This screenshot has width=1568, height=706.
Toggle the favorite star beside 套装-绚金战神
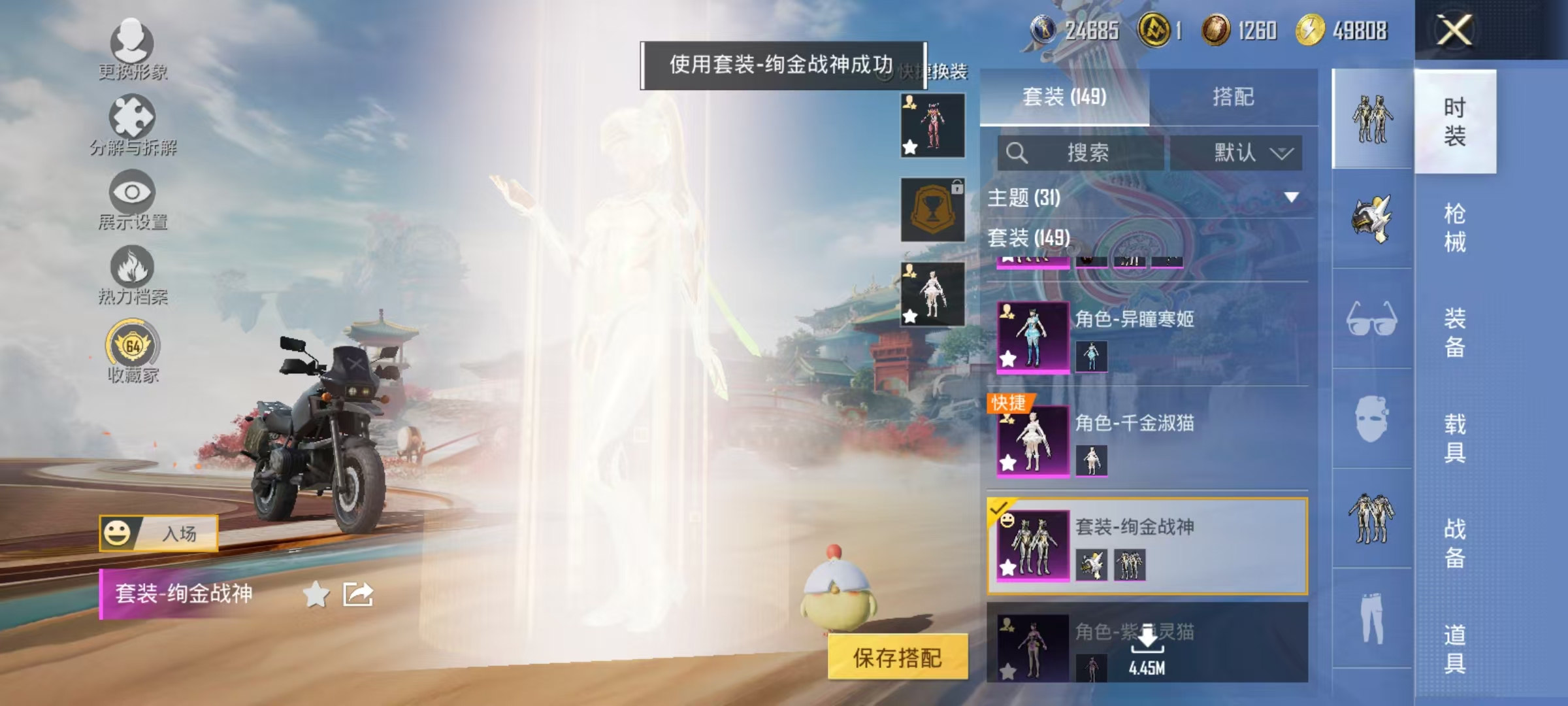click(316, 594)
